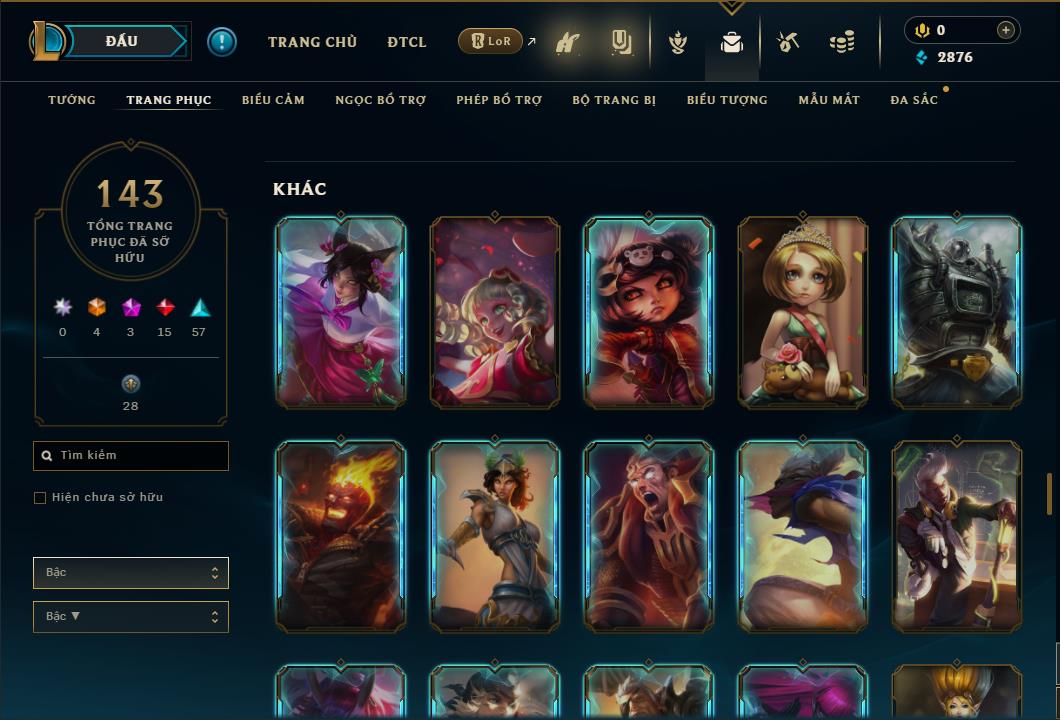Viewport: 1060px width, 720px height.
Task: Click the ĐẤU play button
Action: [x=122, y=41]
